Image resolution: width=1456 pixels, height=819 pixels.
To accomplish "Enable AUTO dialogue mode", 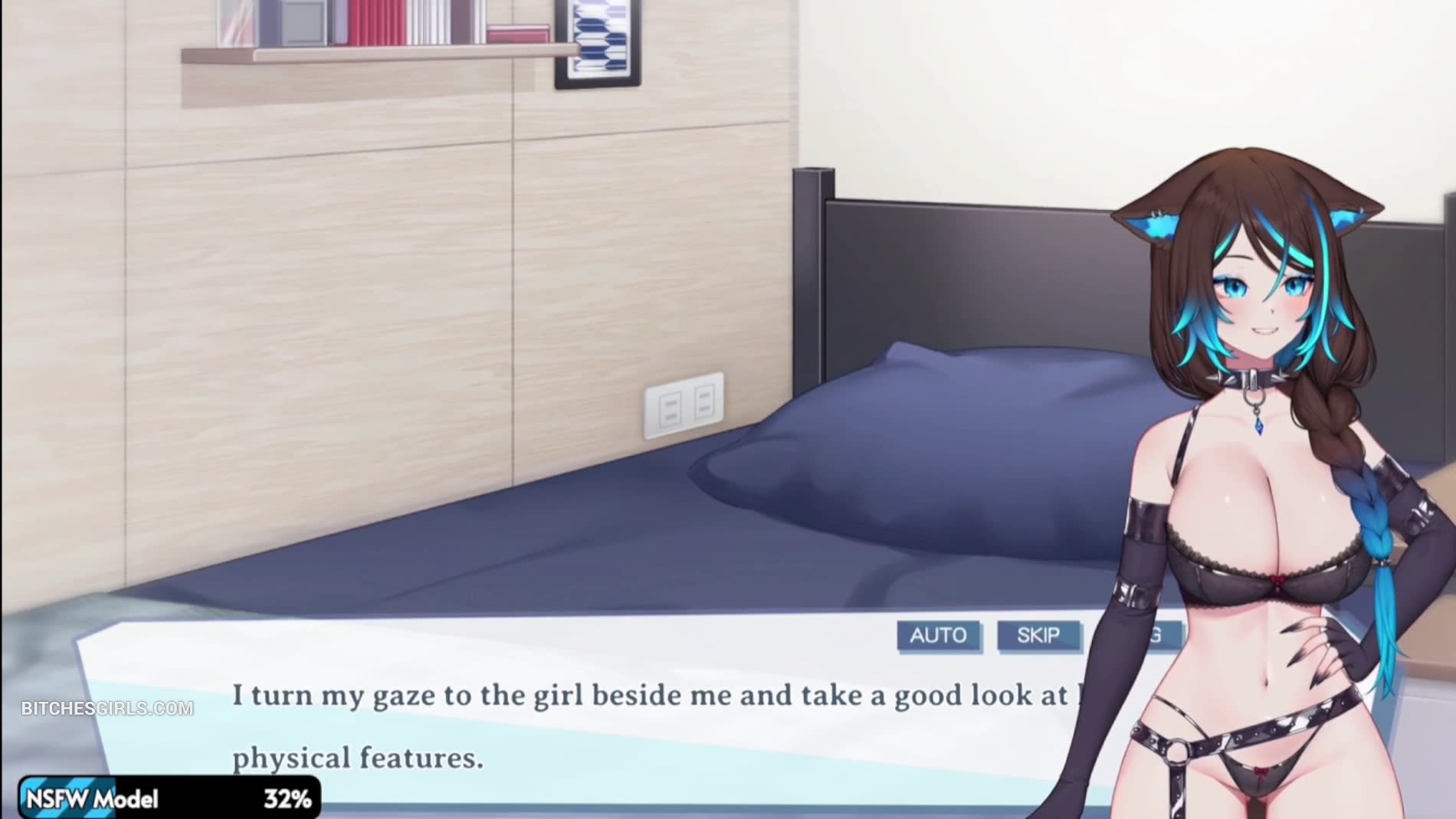I will click(x=938, y=635).
